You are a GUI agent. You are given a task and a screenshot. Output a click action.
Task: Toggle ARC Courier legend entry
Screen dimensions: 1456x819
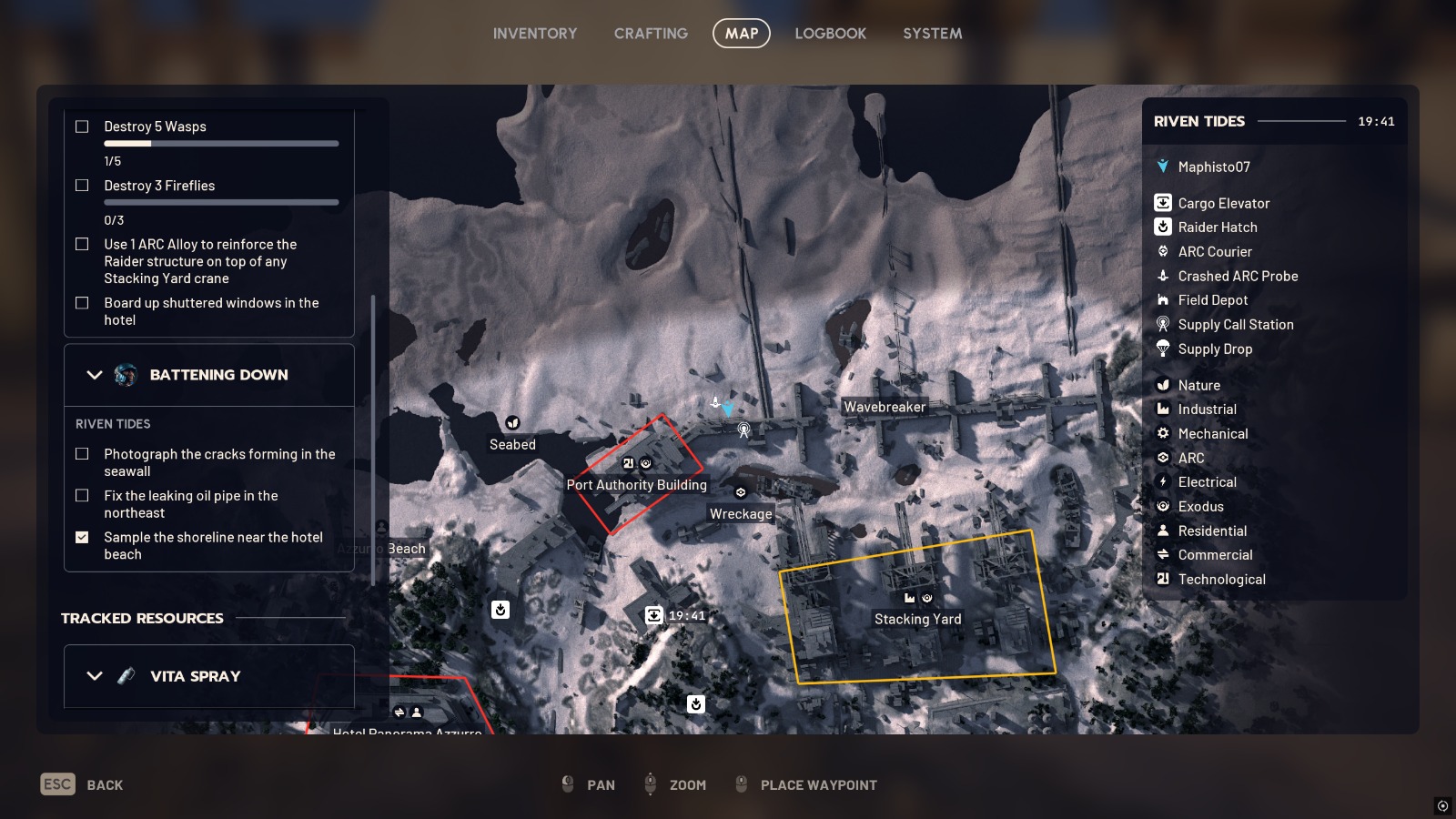click(x=1214, y=252)
